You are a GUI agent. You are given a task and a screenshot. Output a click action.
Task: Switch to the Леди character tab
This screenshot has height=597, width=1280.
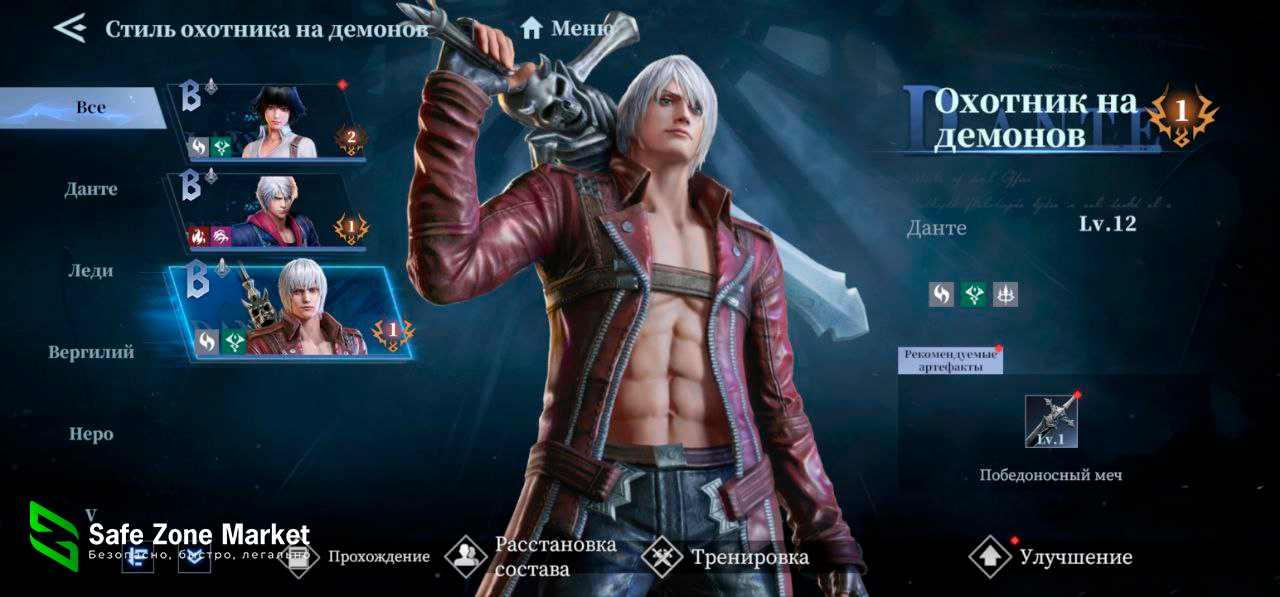point(91,271)
